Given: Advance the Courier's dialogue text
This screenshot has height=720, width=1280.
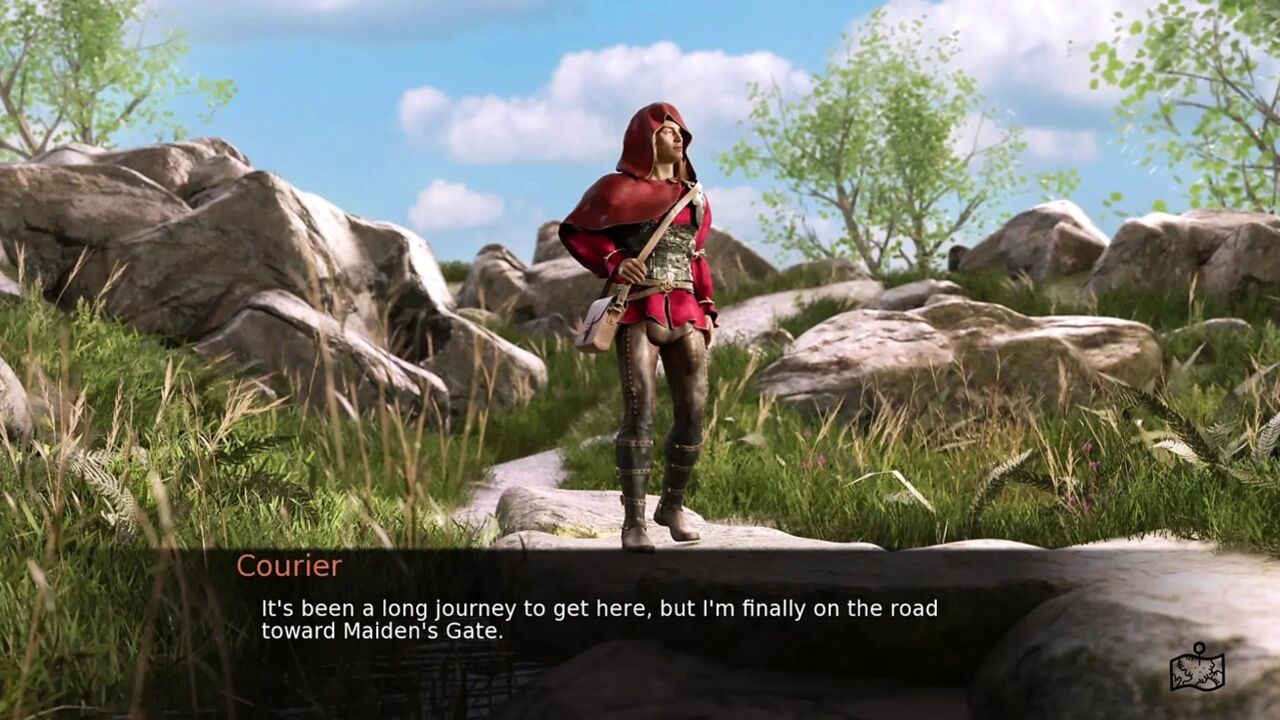Looking at the screenshot, I should (x=599, y=619).
